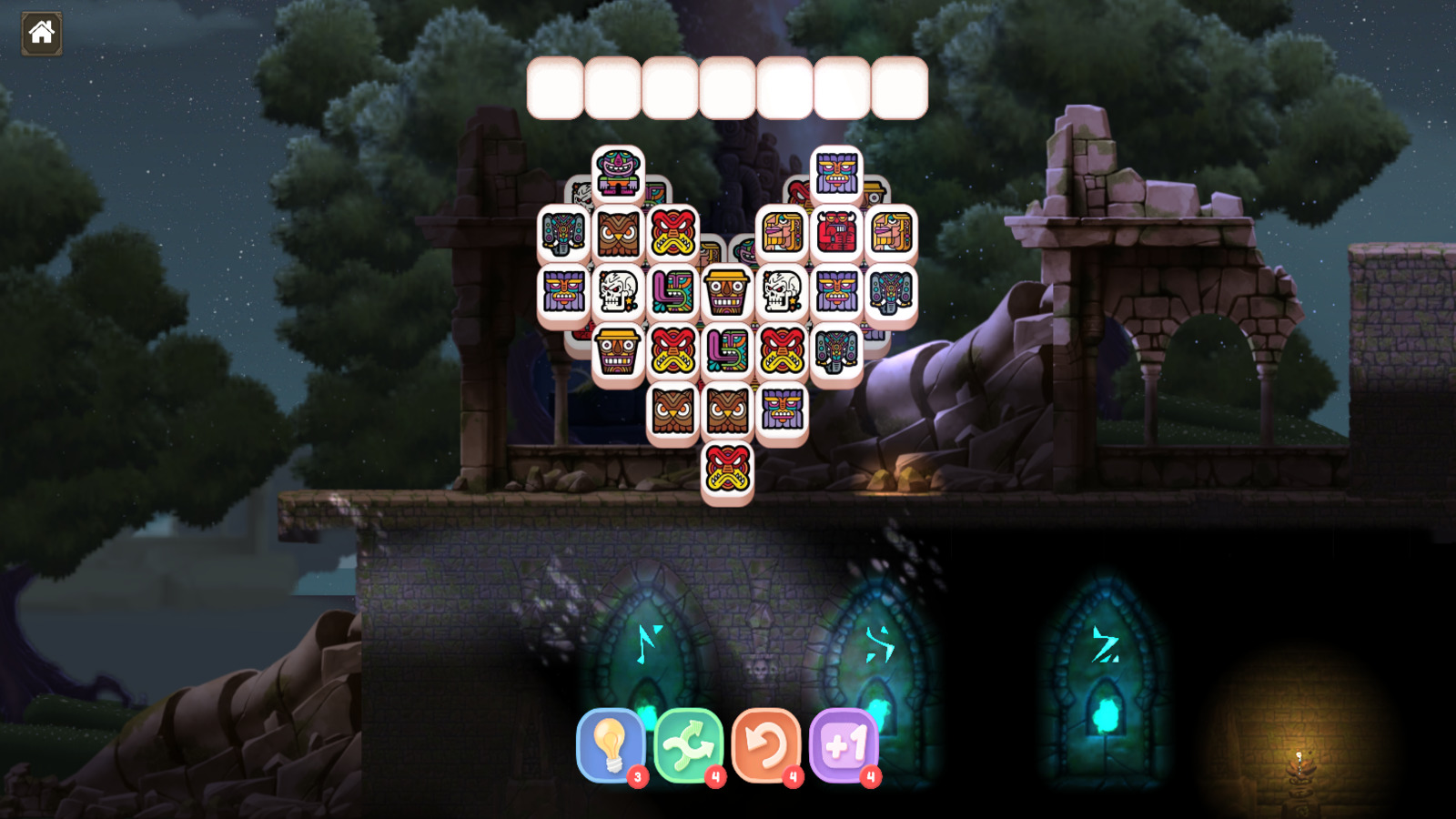Screen dimensions: 1456x819
Task: Use the lightbulb hint power-up
Action: click(612, 746)
